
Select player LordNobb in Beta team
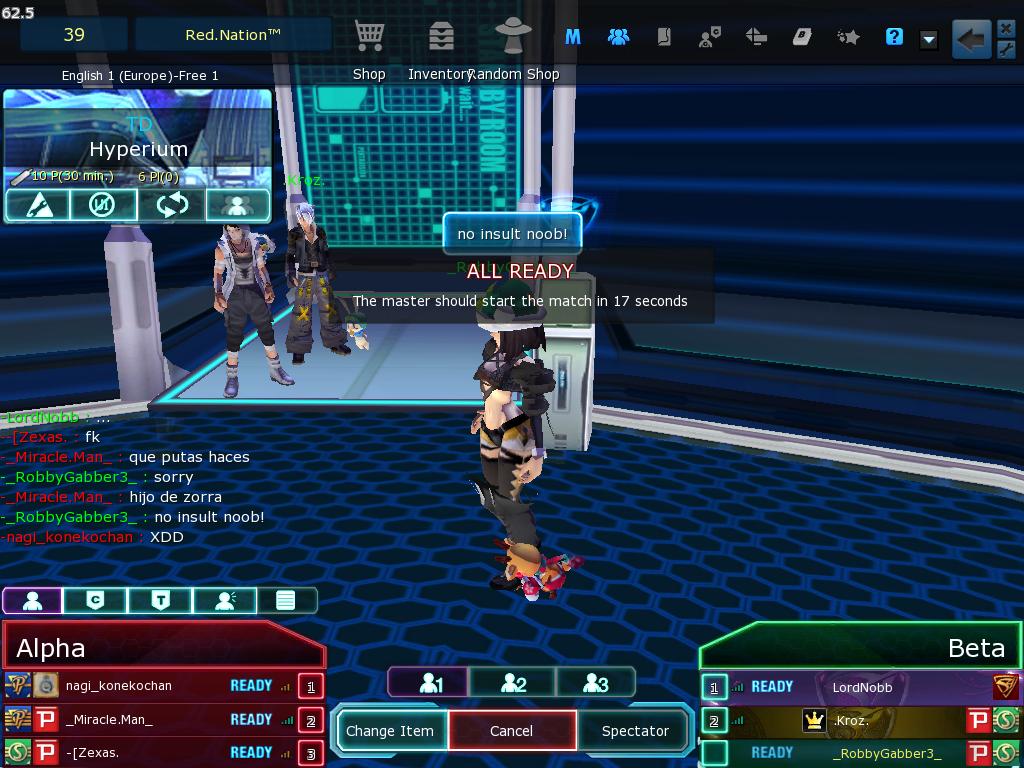[862, 687]
